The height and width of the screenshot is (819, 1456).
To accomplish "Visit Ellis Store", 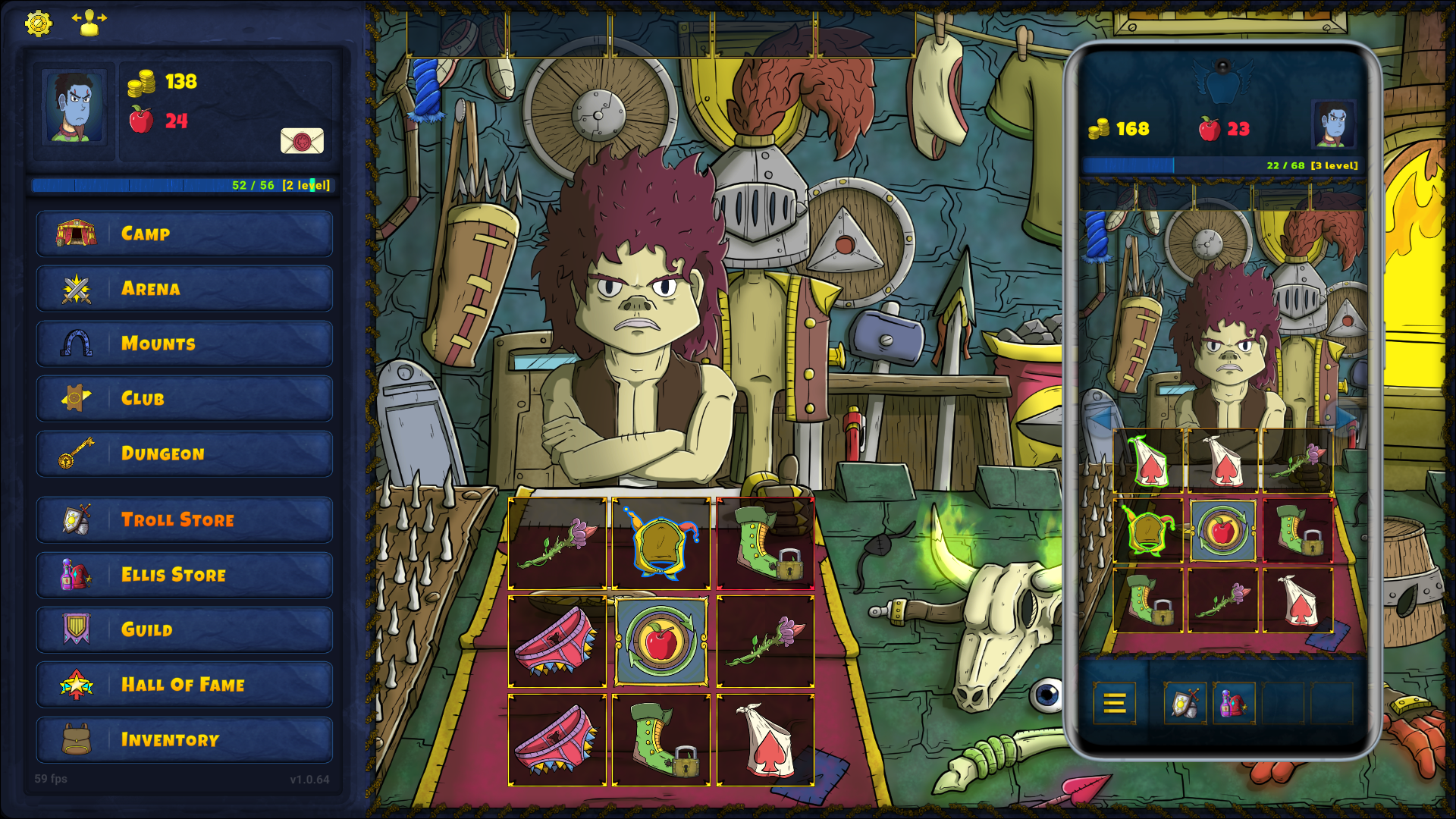I will [x=184, y=575].
